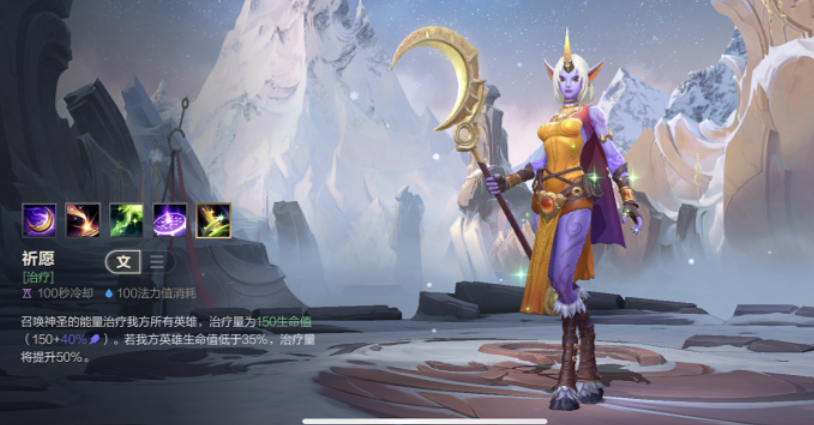Select the crescent moon staff passive icon
Image resolution: width=814 pixels, height=425 pixels.
[39, 220]
